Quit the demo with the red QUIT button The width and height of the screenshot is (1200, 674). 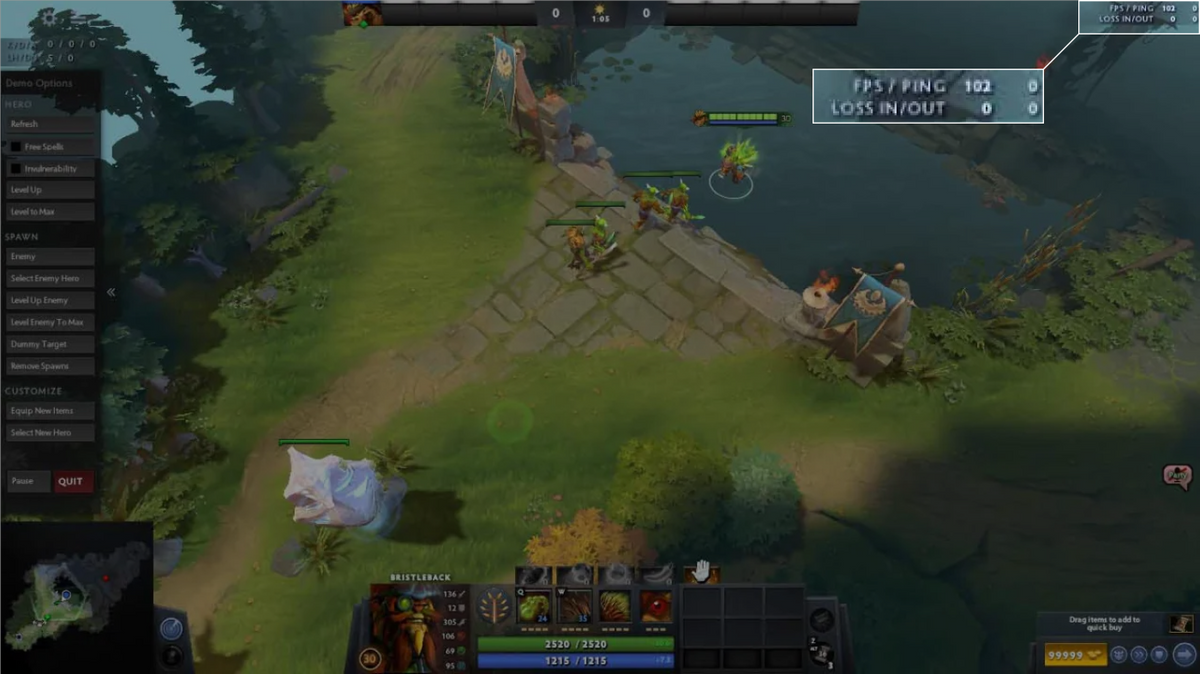[72, 481]
